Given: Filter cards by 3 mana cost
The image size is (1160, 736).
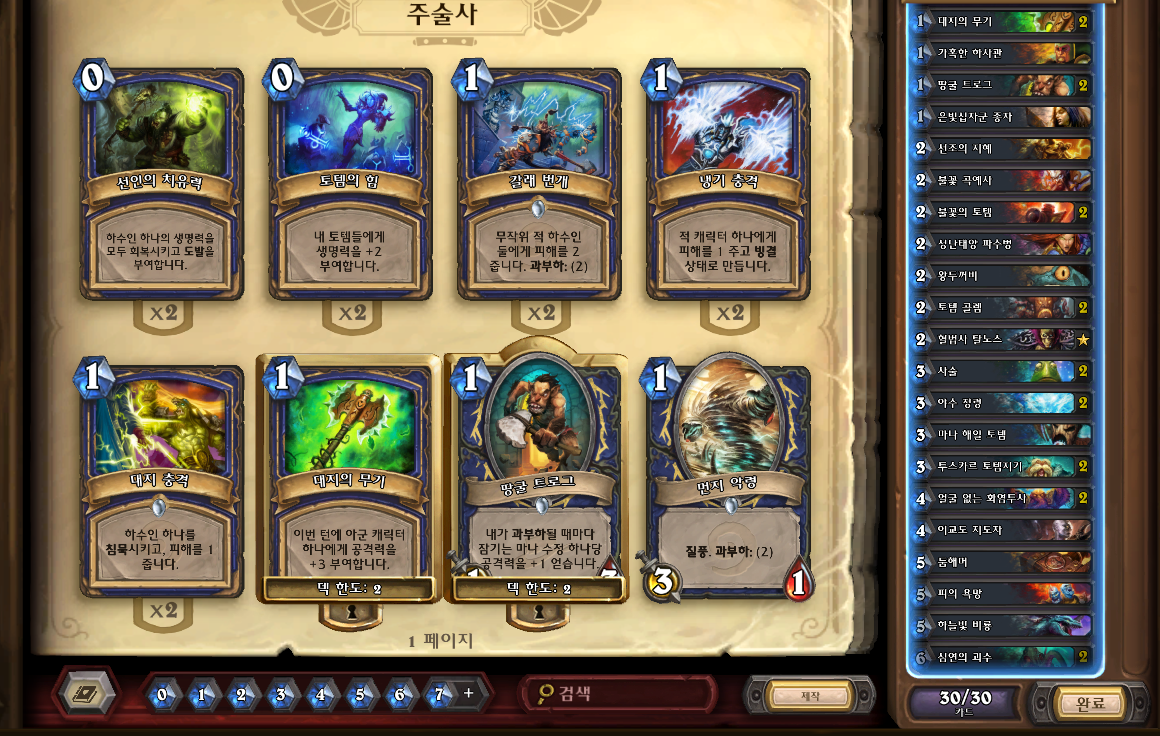Looking at the screenshot, I should (281, 694).
